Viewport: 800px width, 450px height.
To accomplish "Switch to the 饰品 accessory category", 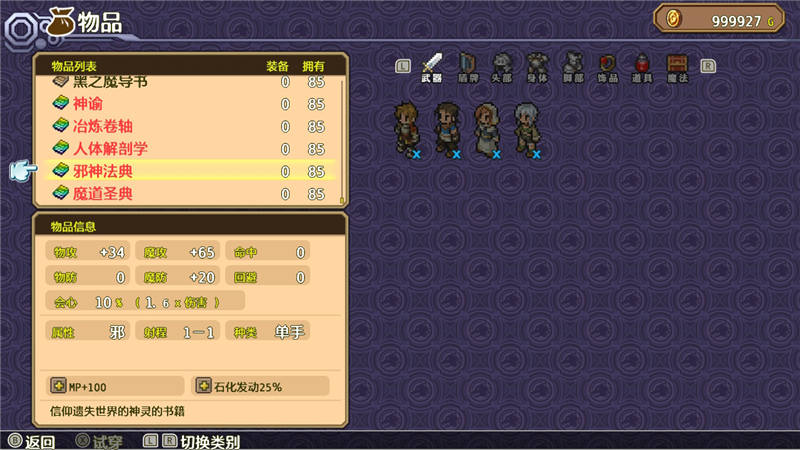I will [608, 67].
